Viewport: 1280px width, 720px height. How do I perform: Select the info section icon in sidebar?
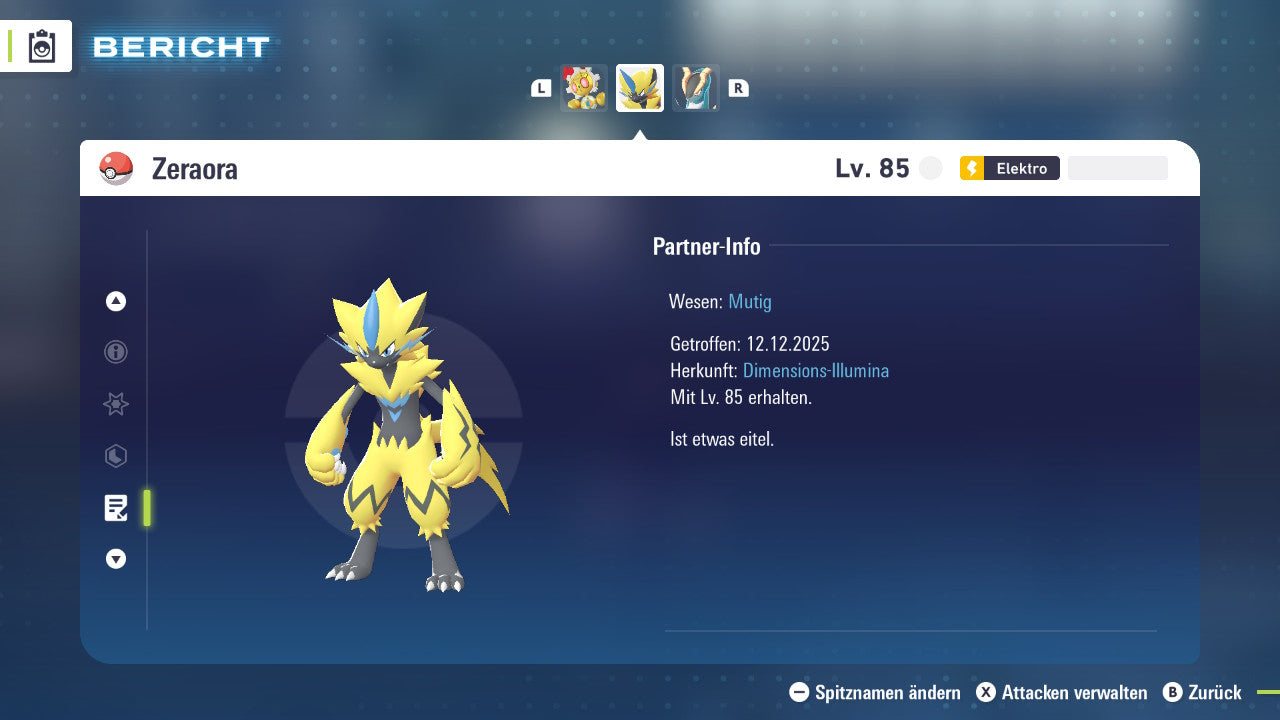pos(115,352)
